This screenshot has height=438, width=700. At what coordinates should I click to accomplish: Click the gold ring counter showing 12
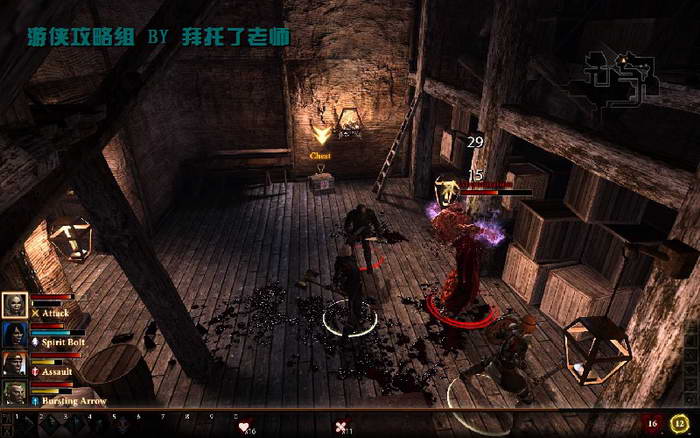pyautogui.click(x=681, y=425)
